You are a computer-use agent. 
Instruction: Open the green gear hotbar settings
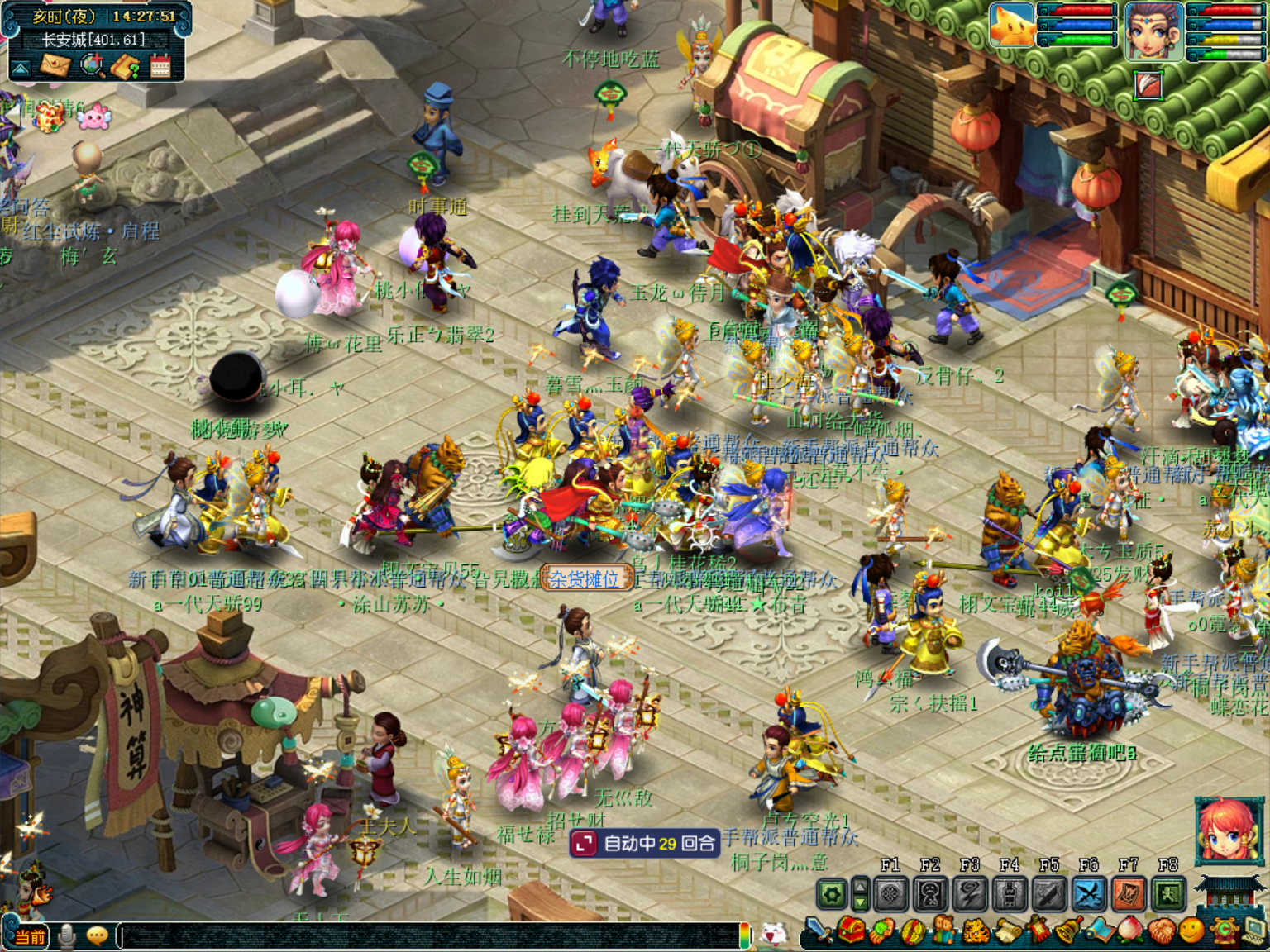point(832,894)
